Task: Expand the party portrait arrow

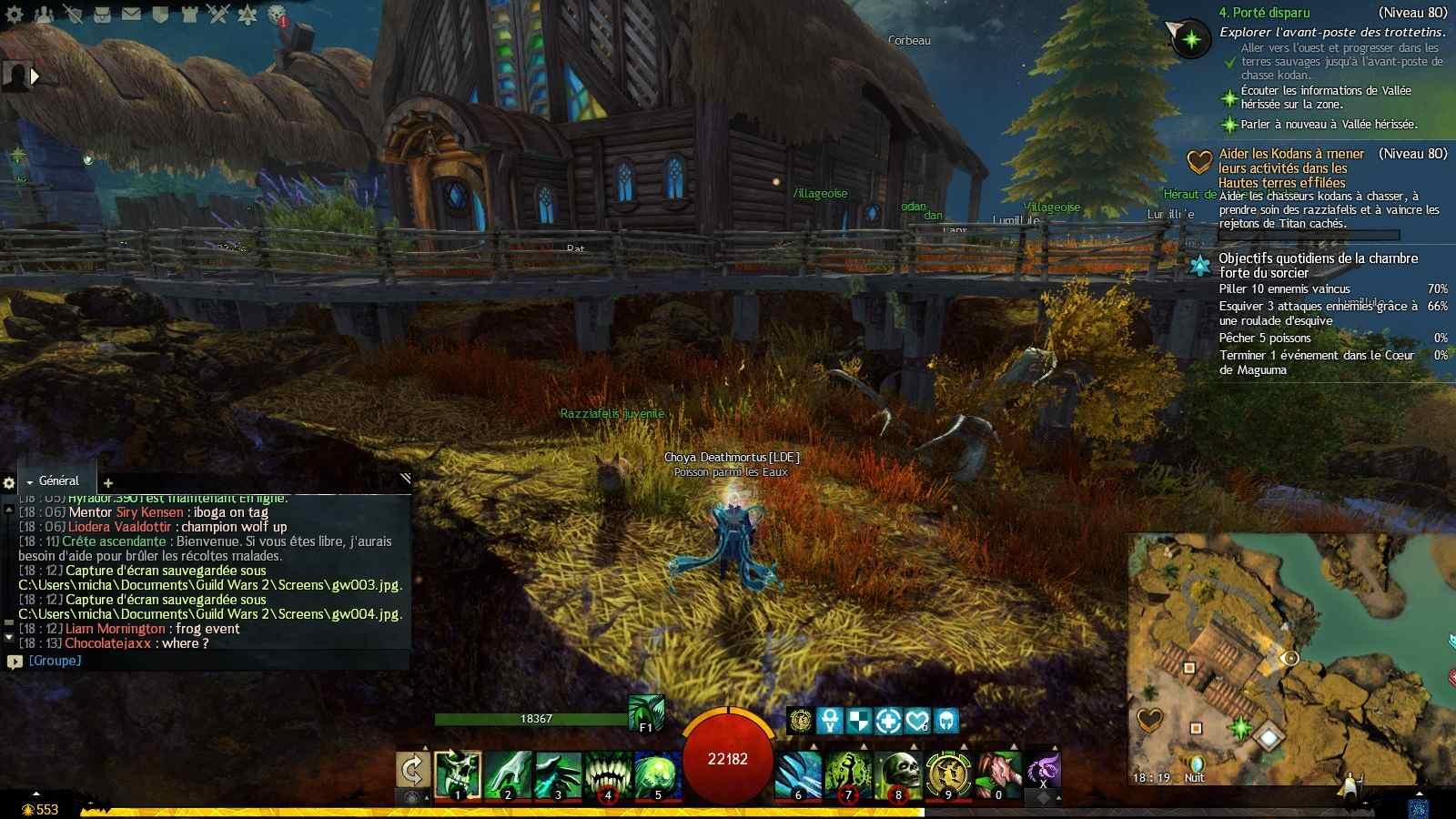Action: pos(35,76)
